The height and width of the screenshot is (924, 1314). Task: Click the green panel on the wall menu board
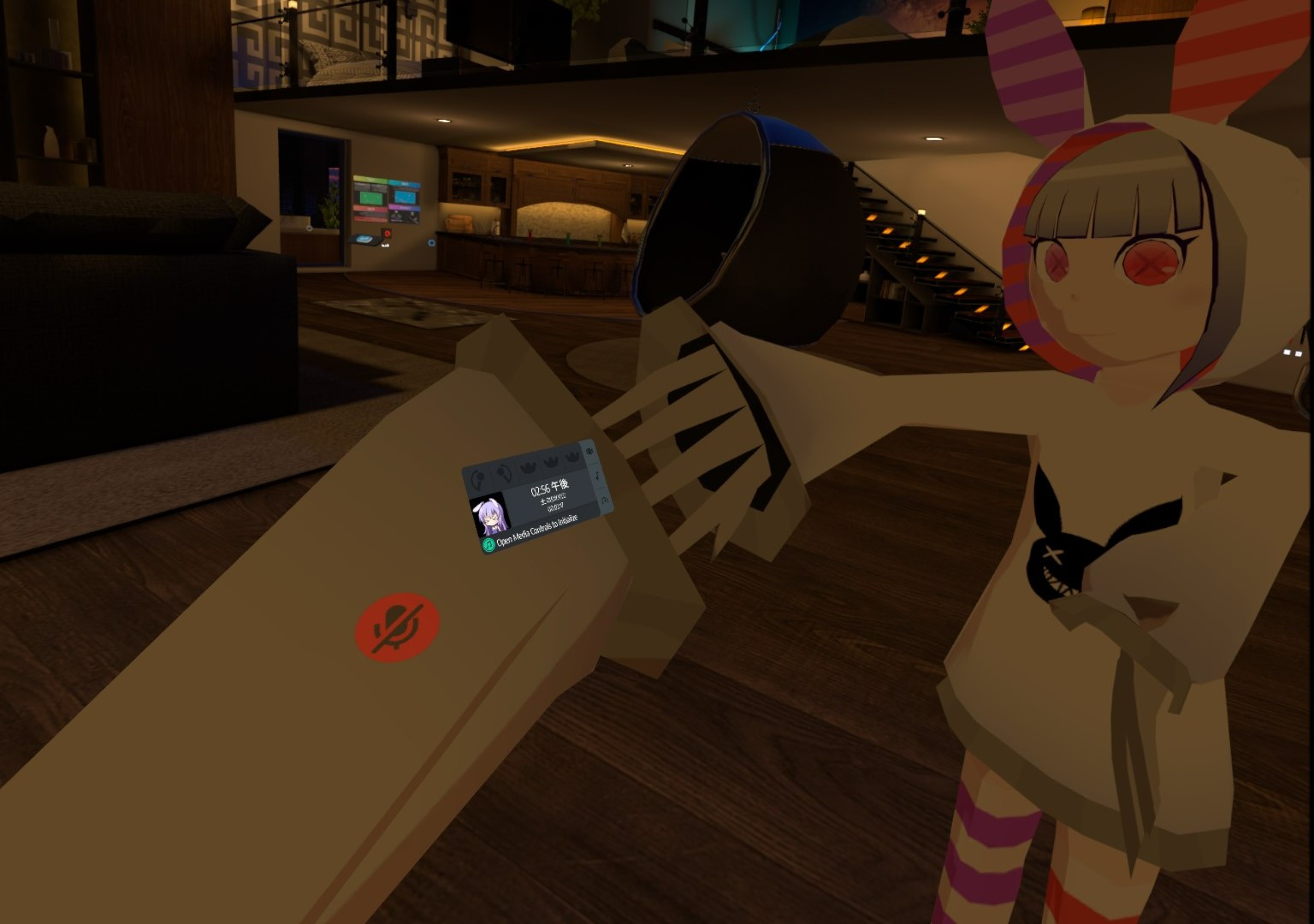click(x=370, y=198)
